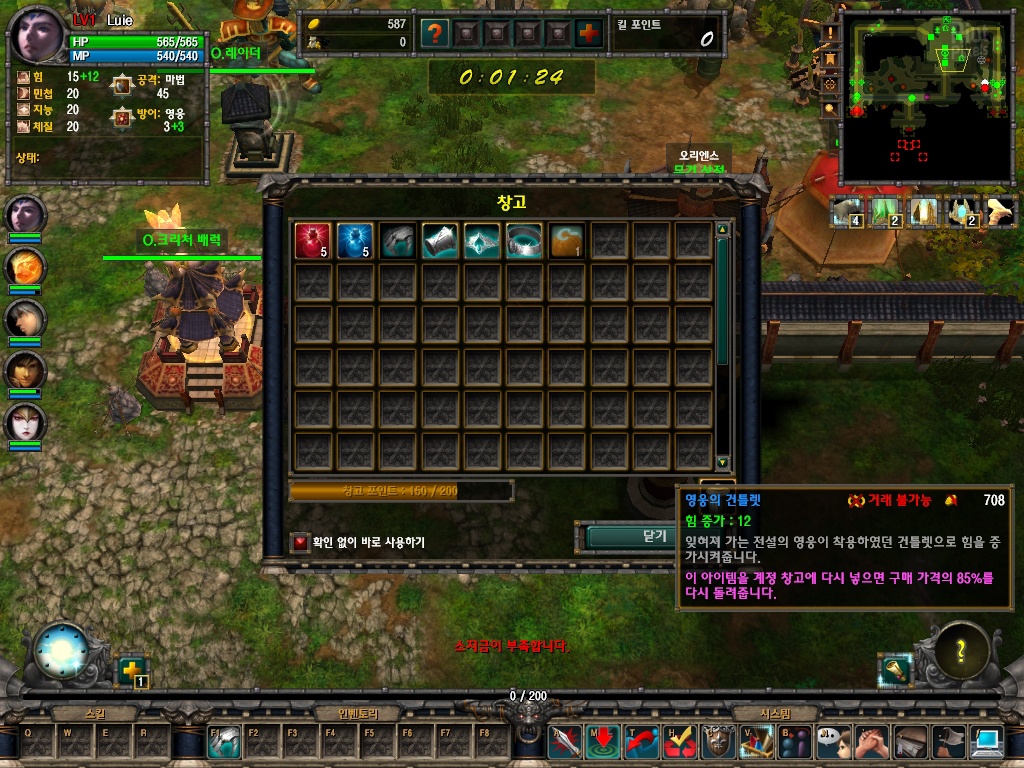
Task: Click the yellow question mark orb
Action: (961, 650)
